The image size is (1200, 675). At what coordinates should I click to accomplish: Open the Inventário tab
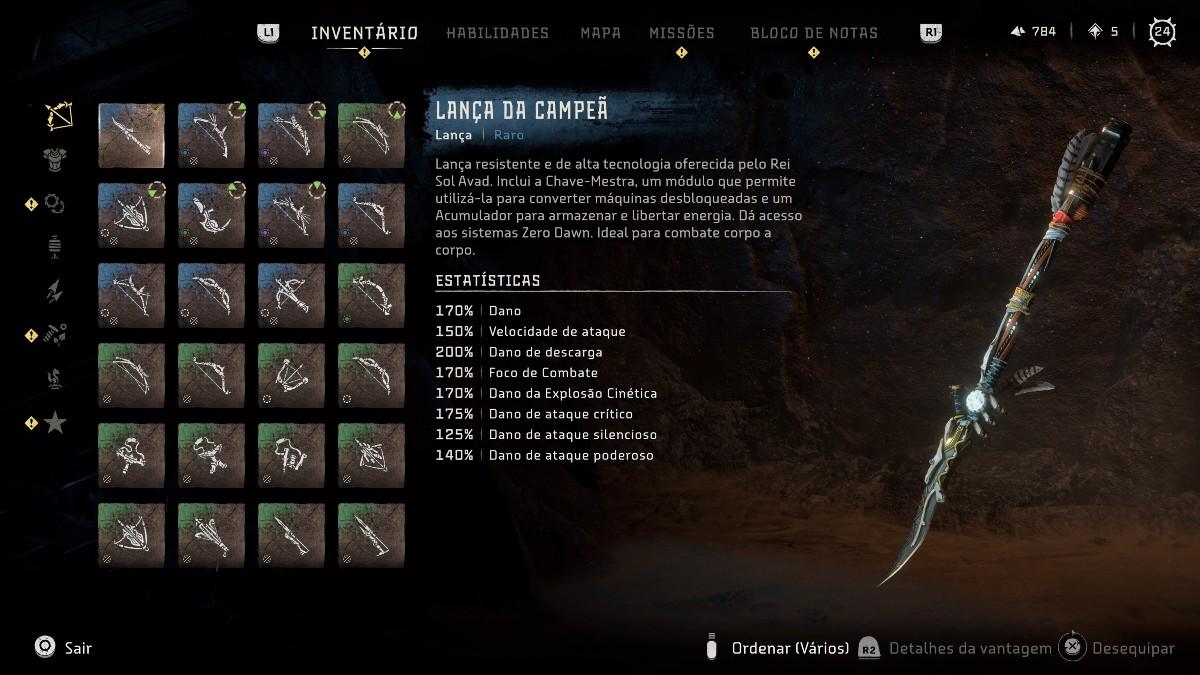tap(364, 33)
